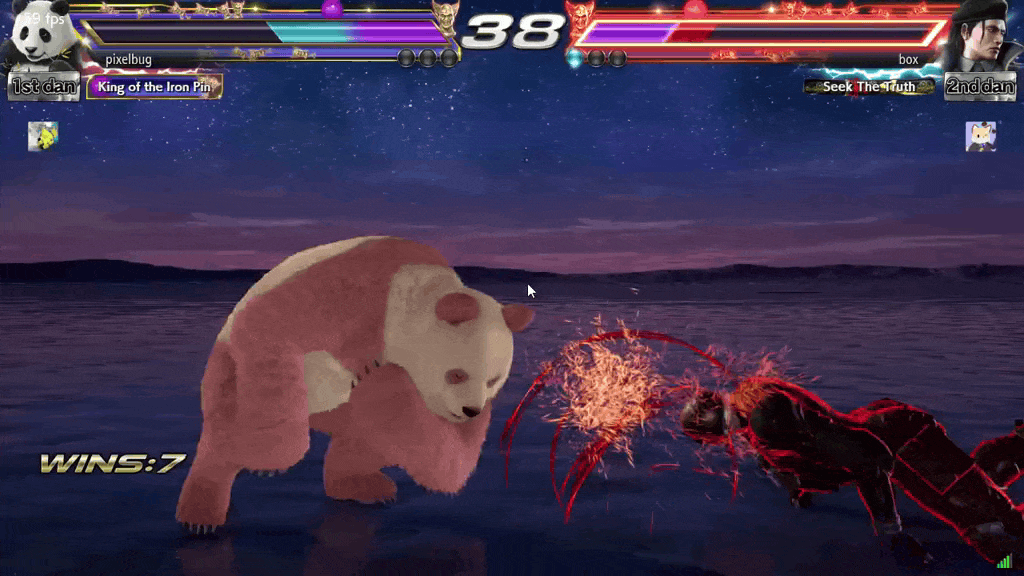Click the "King of the Iron Pin" title plate

[154, 87]
